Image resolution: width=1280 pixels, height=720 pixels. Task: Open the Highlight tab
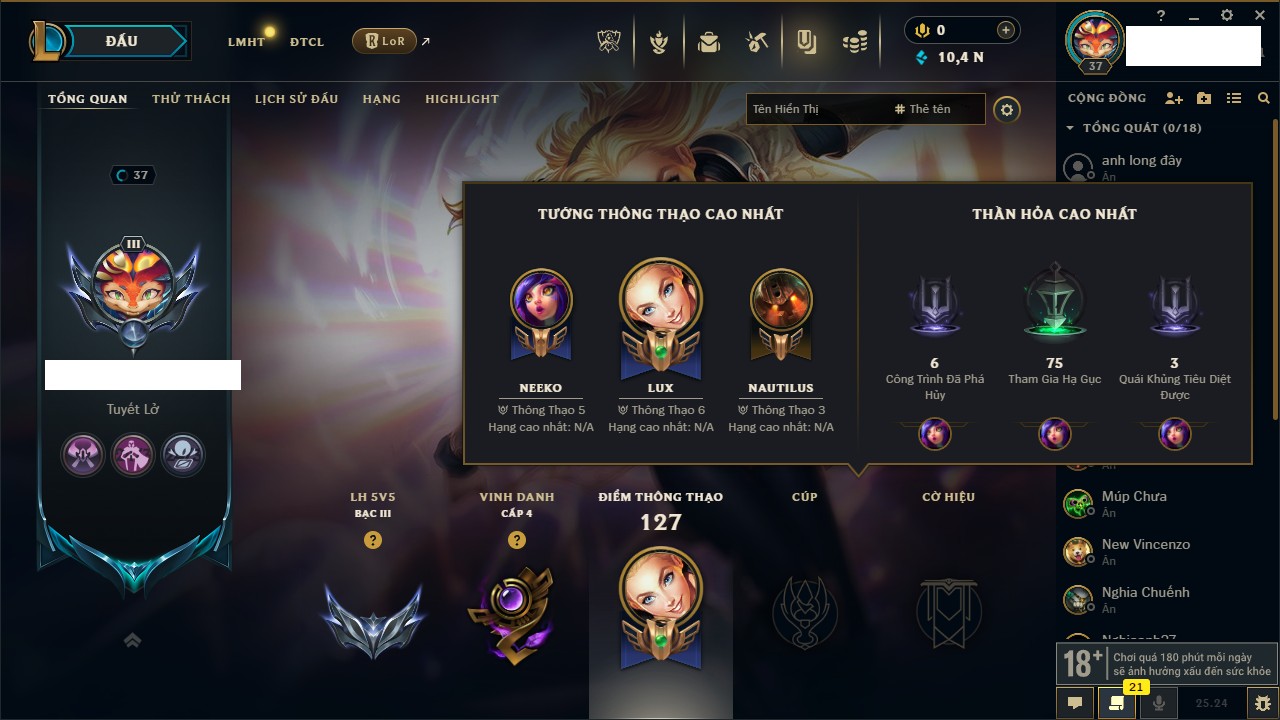462,99
